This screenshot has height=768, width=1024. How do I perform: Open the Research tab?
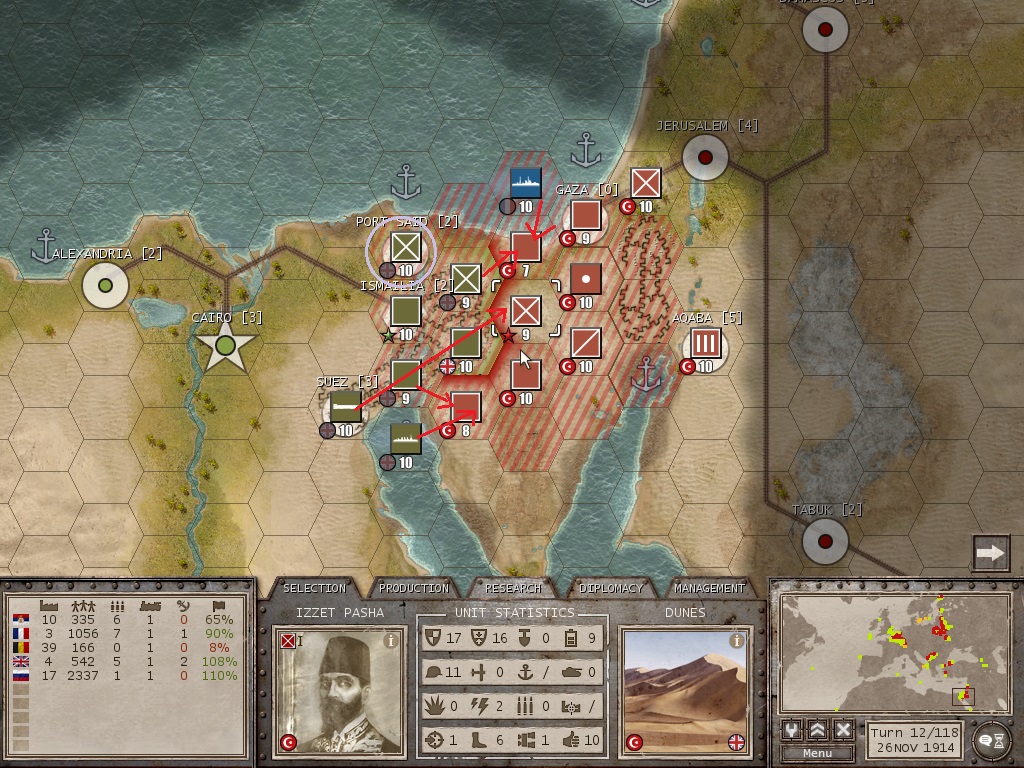click(x=513, y=588)
